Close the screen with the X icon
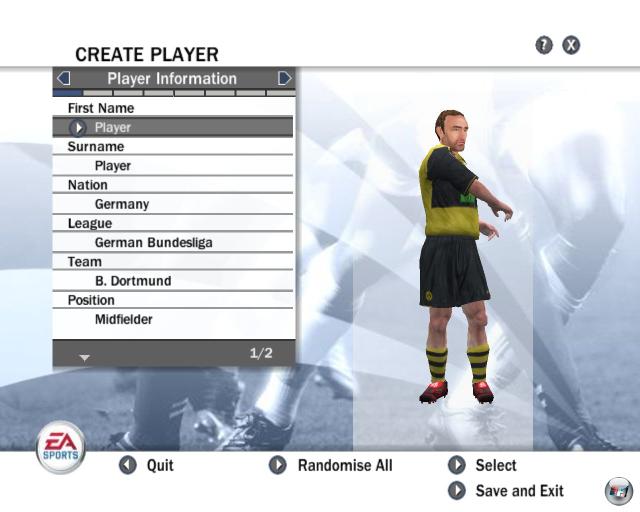 (571, 45)
